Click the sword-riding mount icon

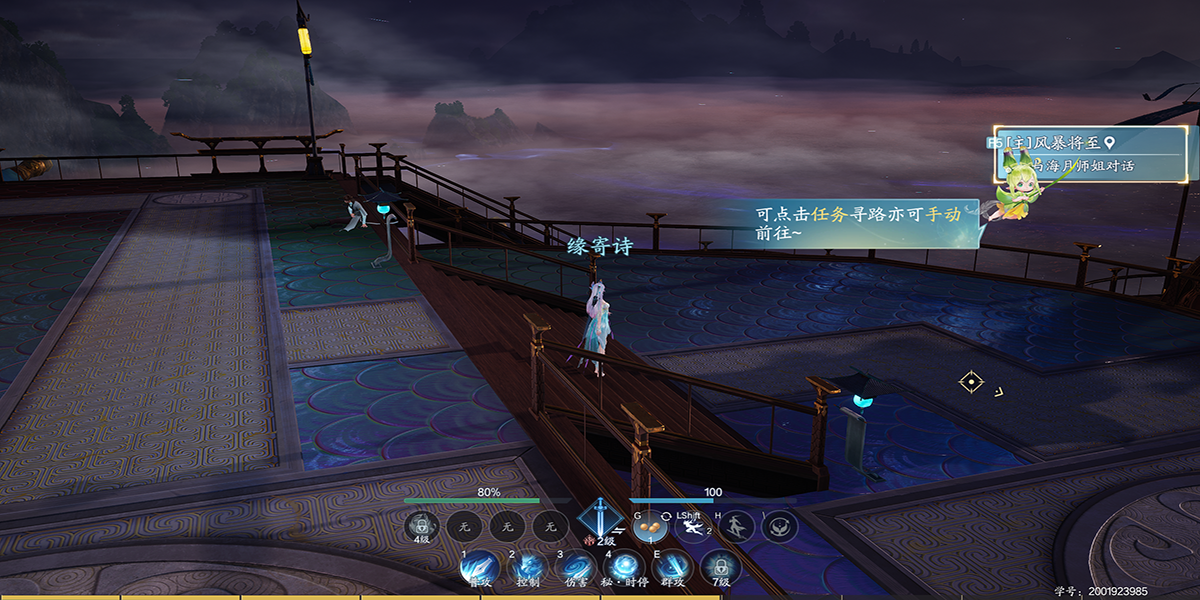[x=736, y=526]
